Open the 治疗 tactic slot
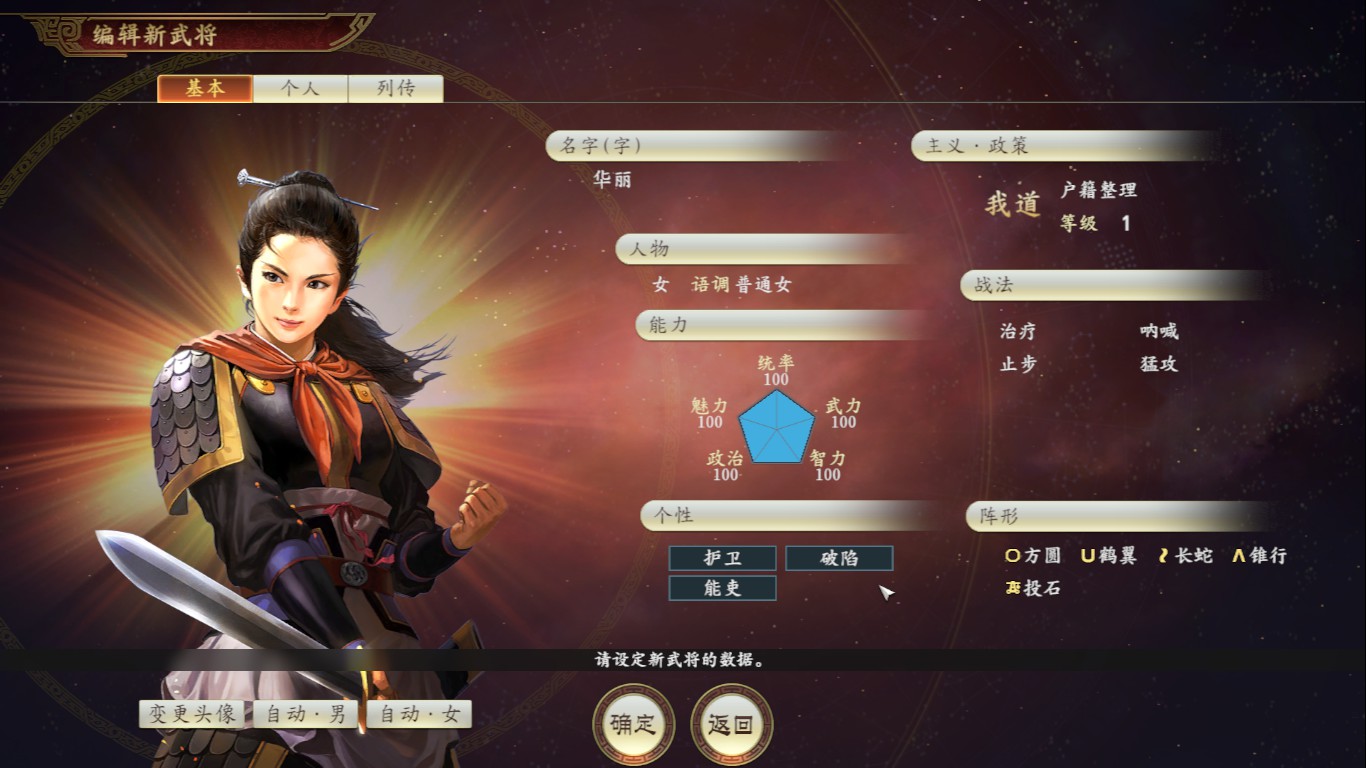The height and width of the screenshot is (768, 1366). (x=1016, y=329)
